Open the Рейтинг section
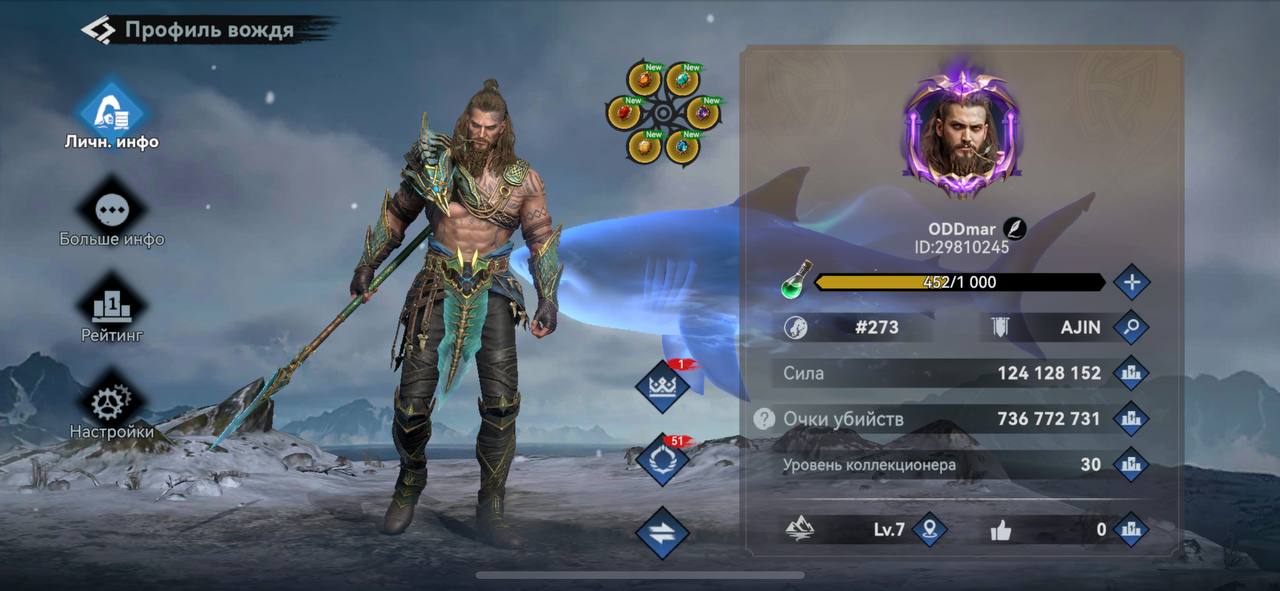1280x591 pixels. (112, 304)
